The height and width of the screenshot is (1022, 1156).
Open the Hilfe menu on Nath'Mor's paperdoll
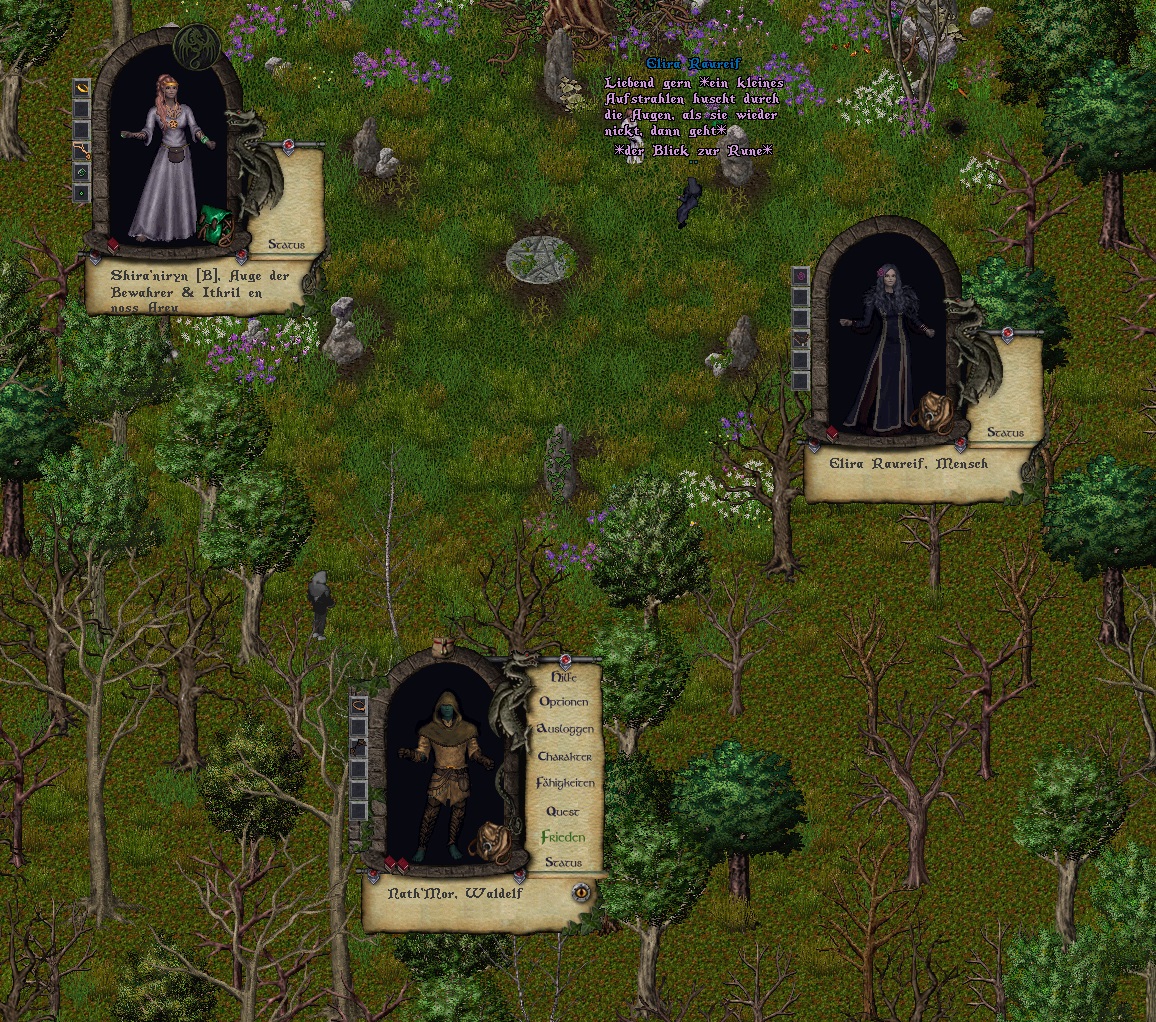click(564, 677)
